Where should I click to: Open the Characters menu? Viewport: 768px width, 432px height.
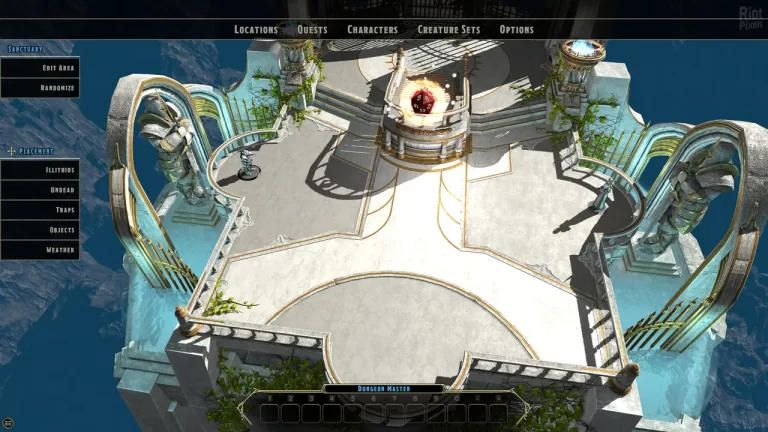click(x=372, y=30)
